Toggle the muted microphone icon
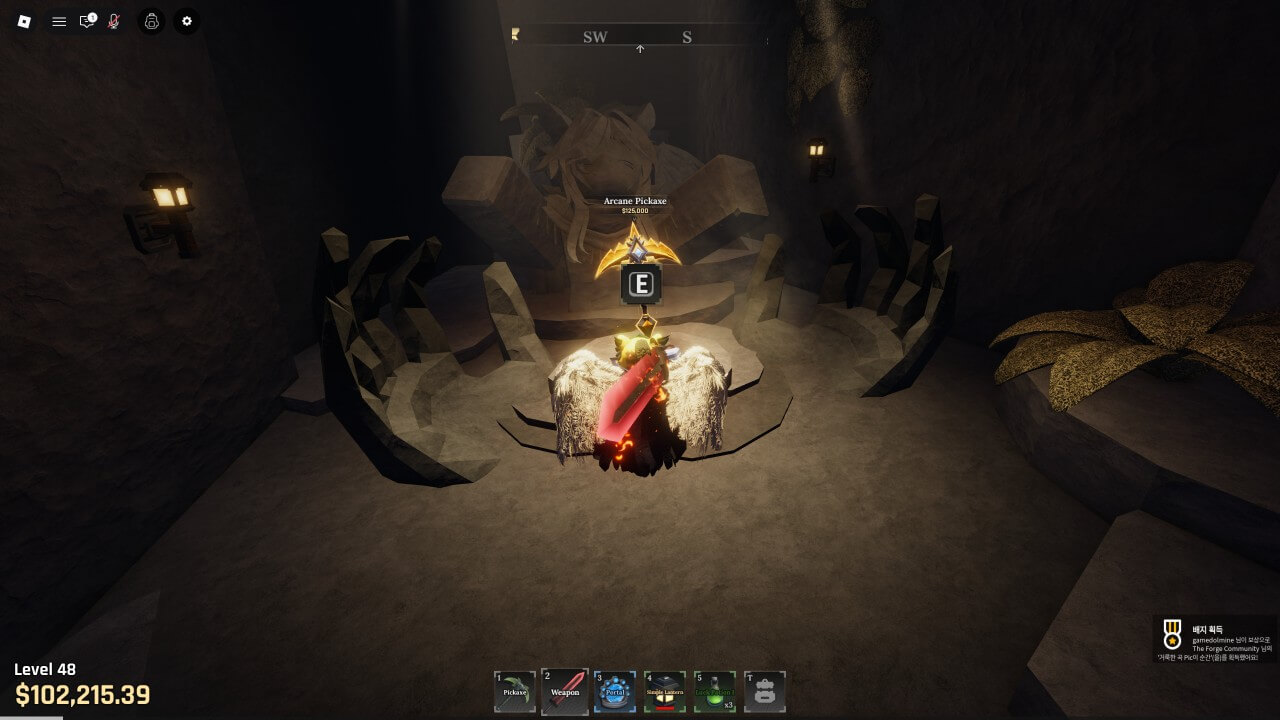 coord(114,21)
